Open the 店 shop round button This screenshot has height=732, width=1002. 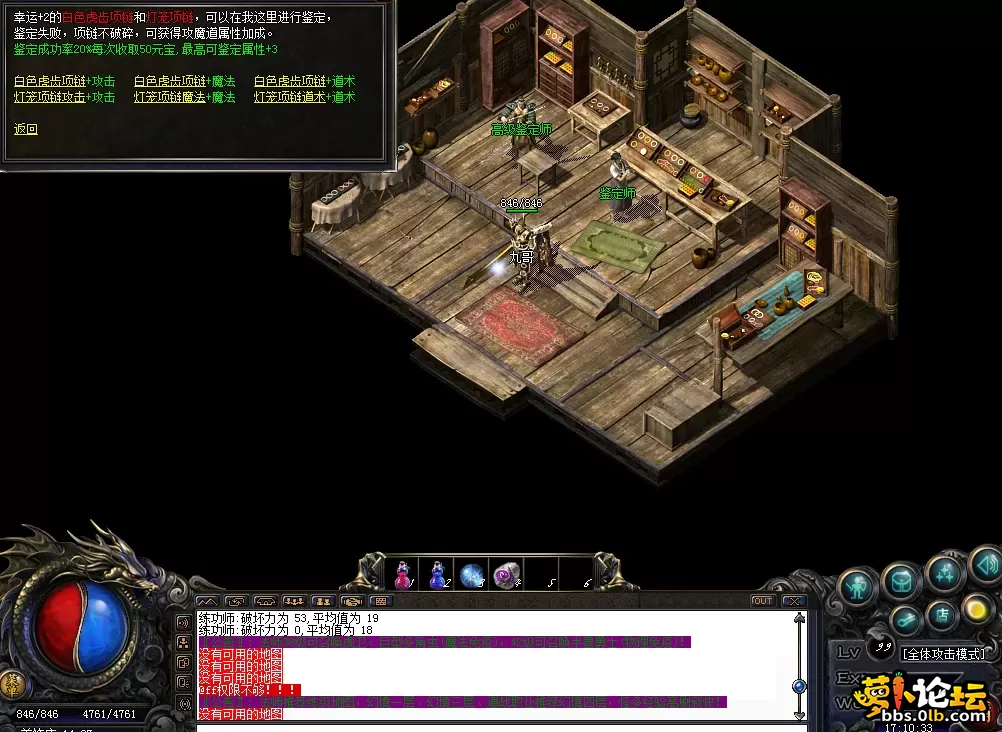[x=940, y=613]
